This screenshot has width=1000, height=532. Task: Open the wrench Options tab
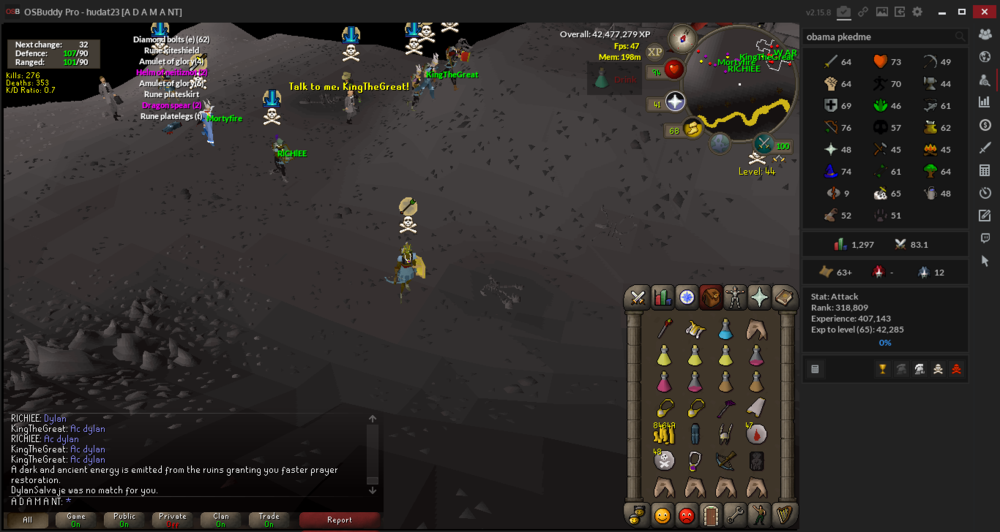735,515
